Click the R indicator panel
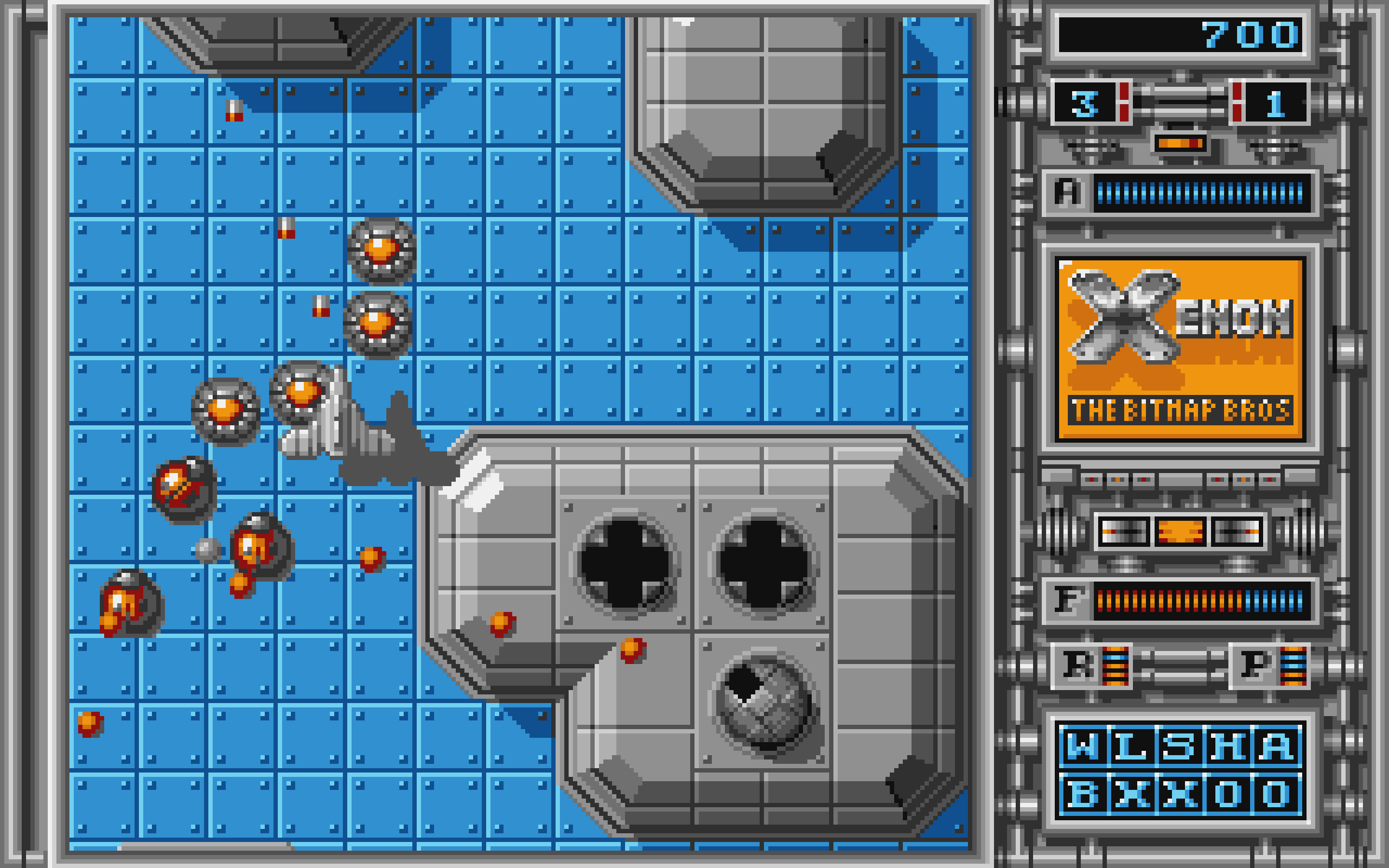Screen dimensions: 1389x868 [1091, 666]
